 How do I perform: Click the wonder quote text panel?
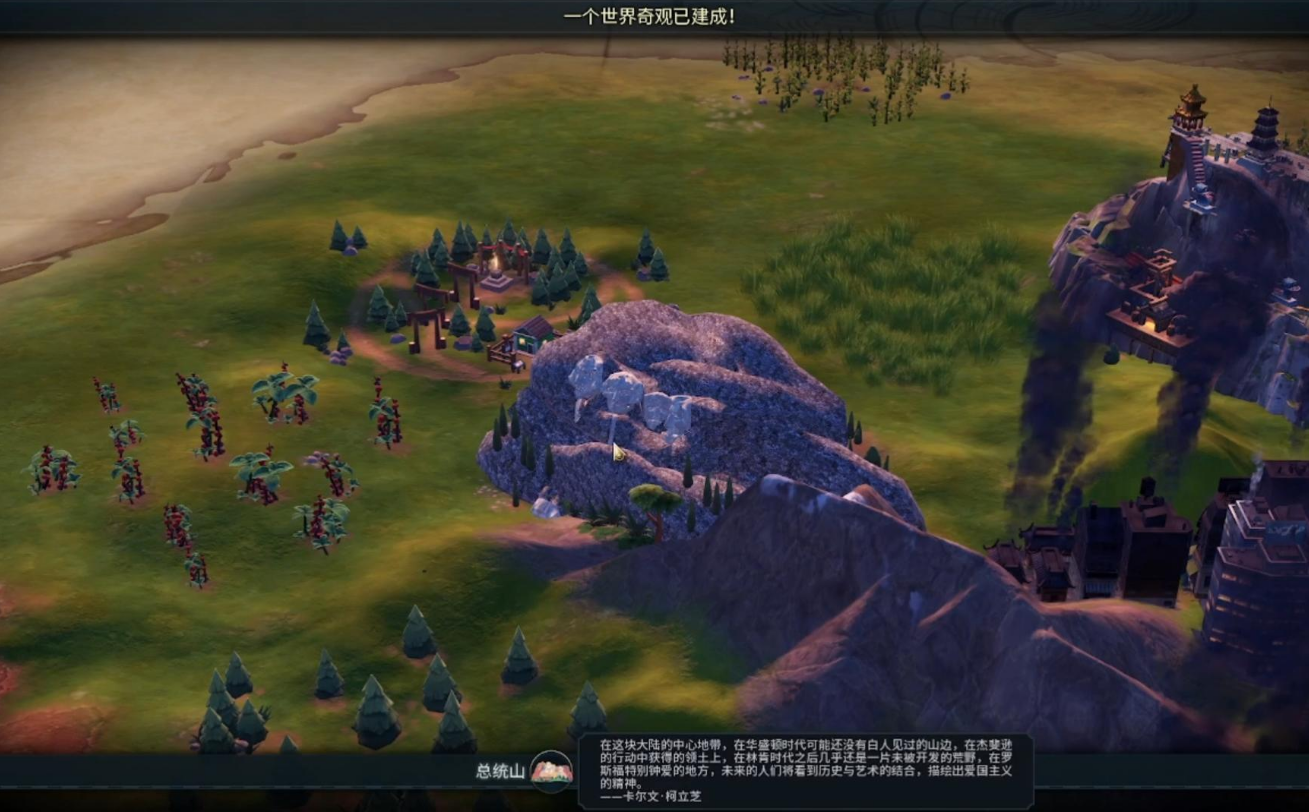pos(805,770)
